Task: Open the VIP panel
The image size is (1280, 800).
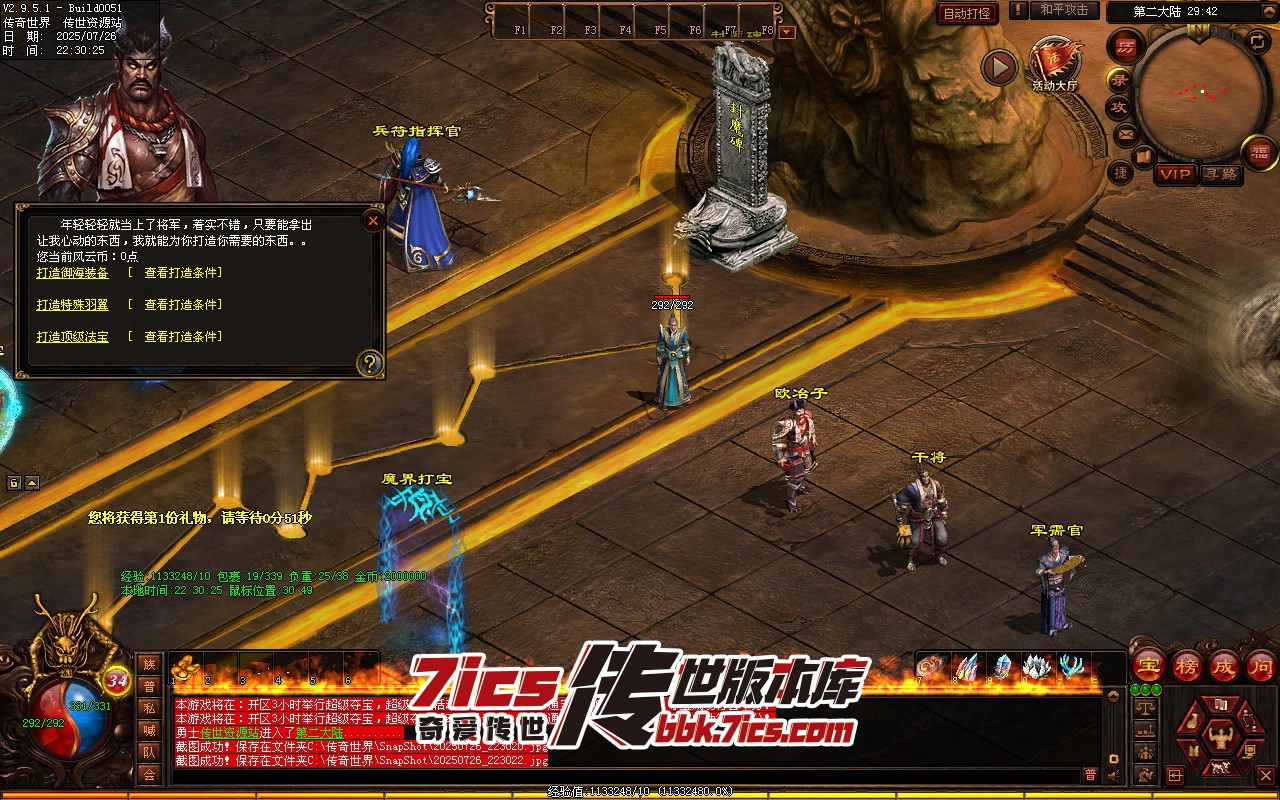Action: (1176, 174)
